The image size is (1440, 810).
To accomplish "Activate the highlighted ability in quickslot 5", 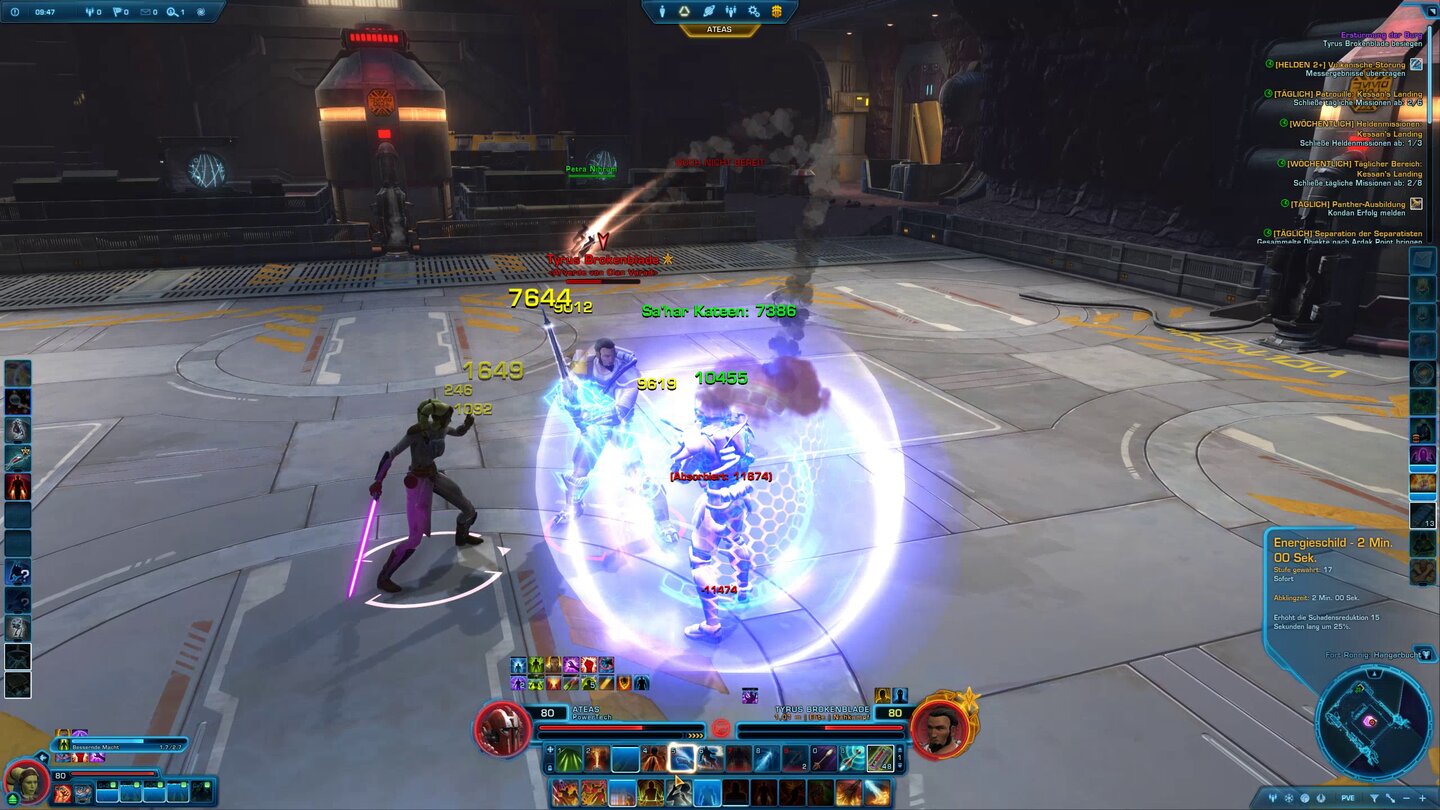I will click(x=683, y=758).
